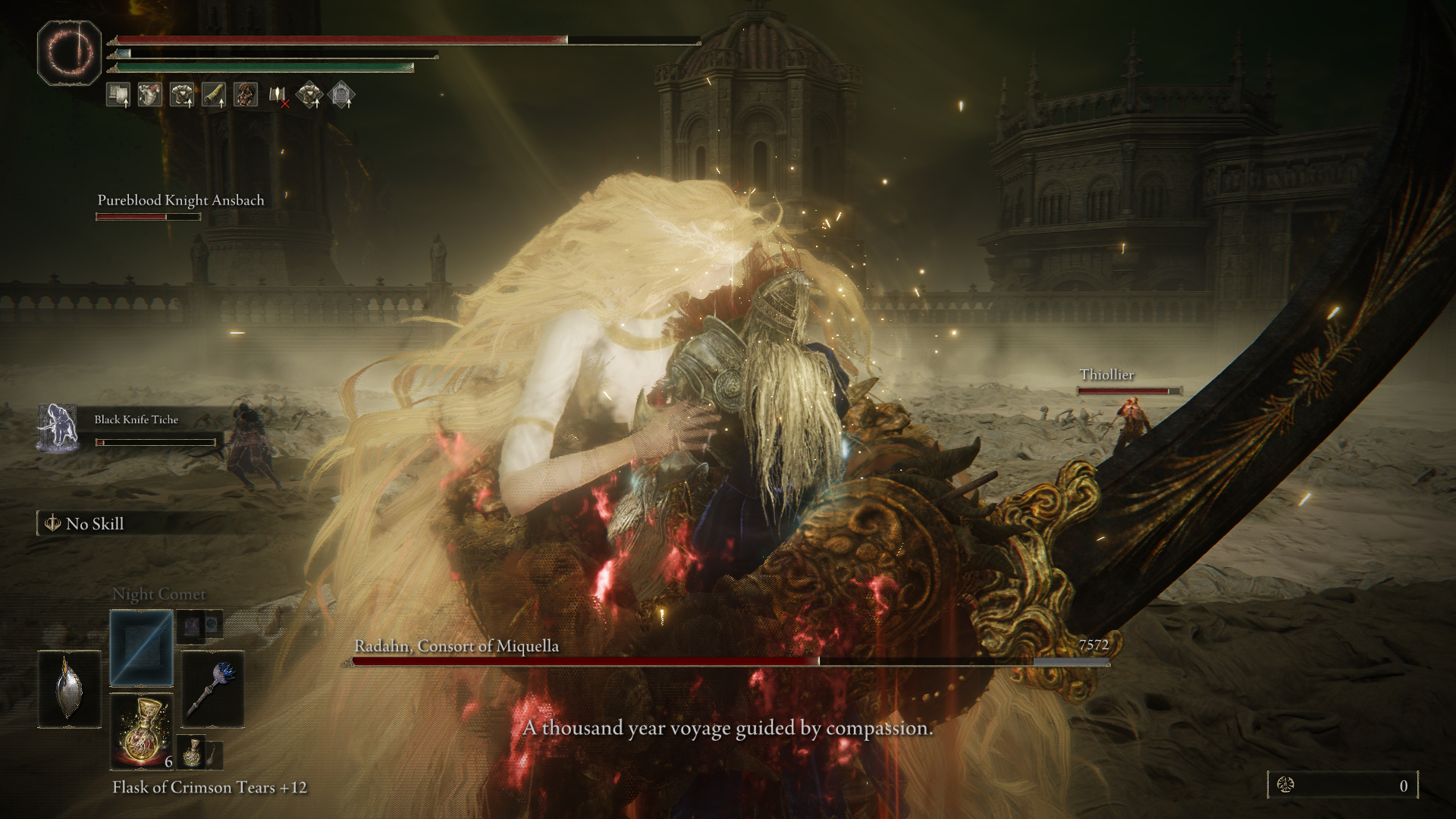1456x819 pixels.
Task: Inspect the red-X scroll debuff icon
Action: tap(278, 96)
